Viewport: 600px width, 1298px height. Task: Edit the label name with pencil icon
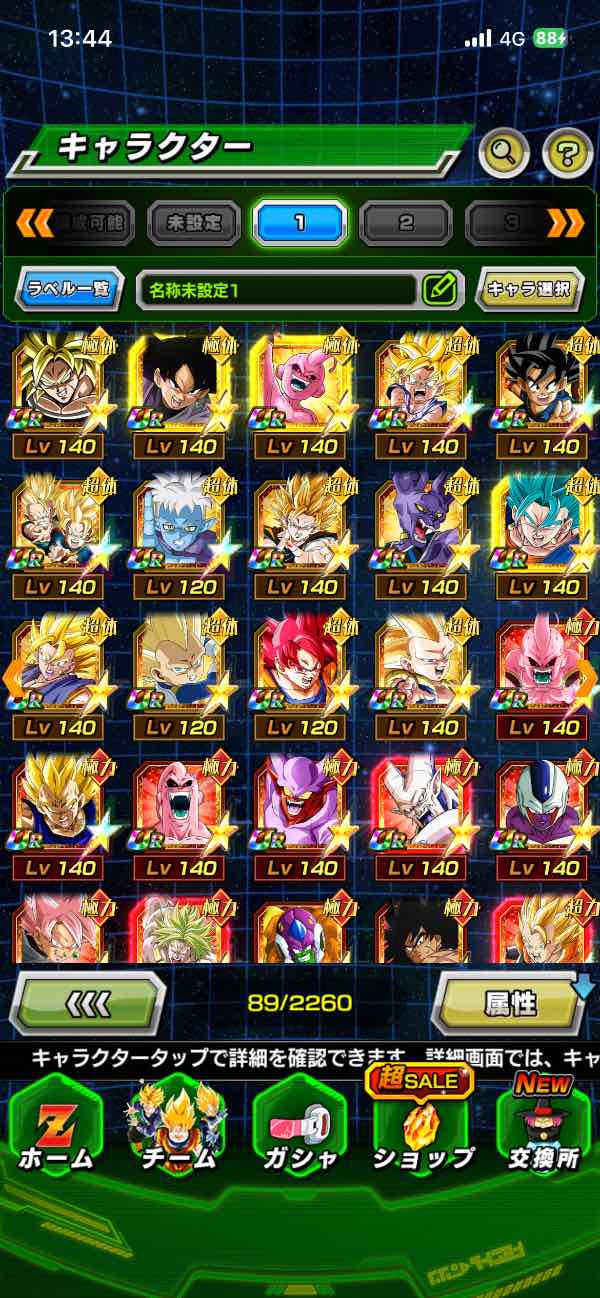coord(439,290)
